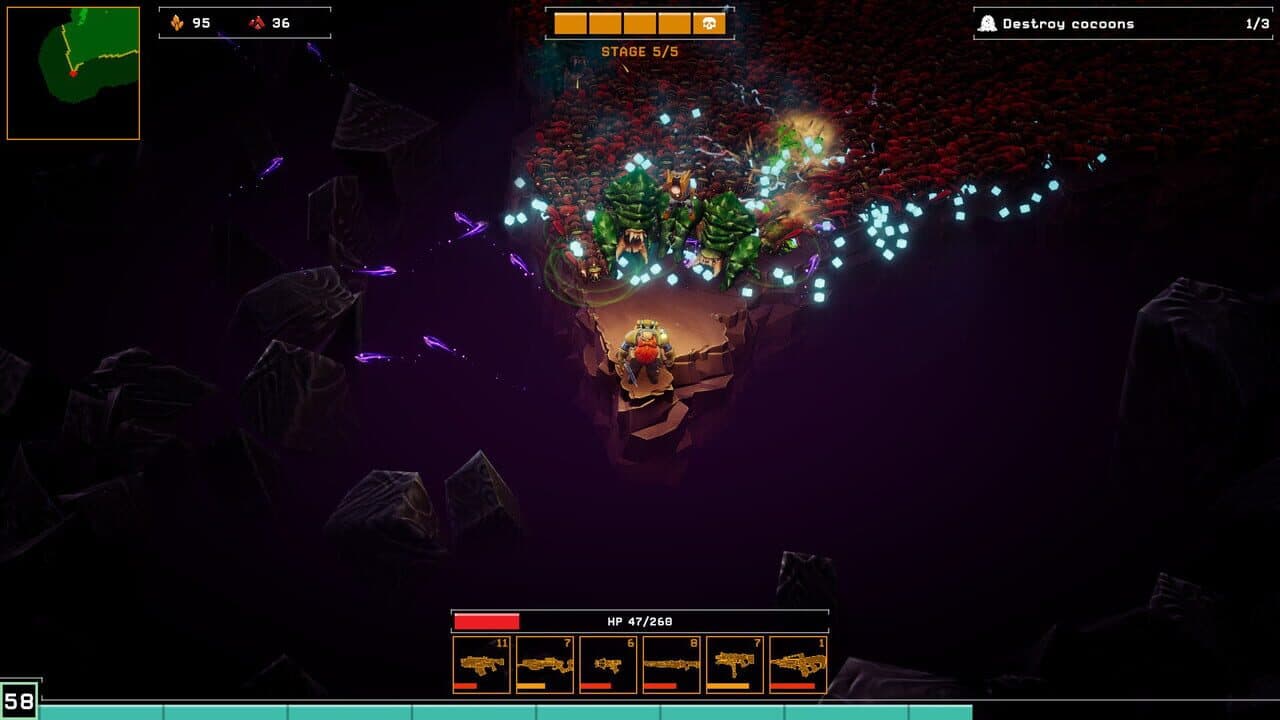Select the pistol weapon slot showing 6 ammo

pyautogui.click(x=609, y=662)
